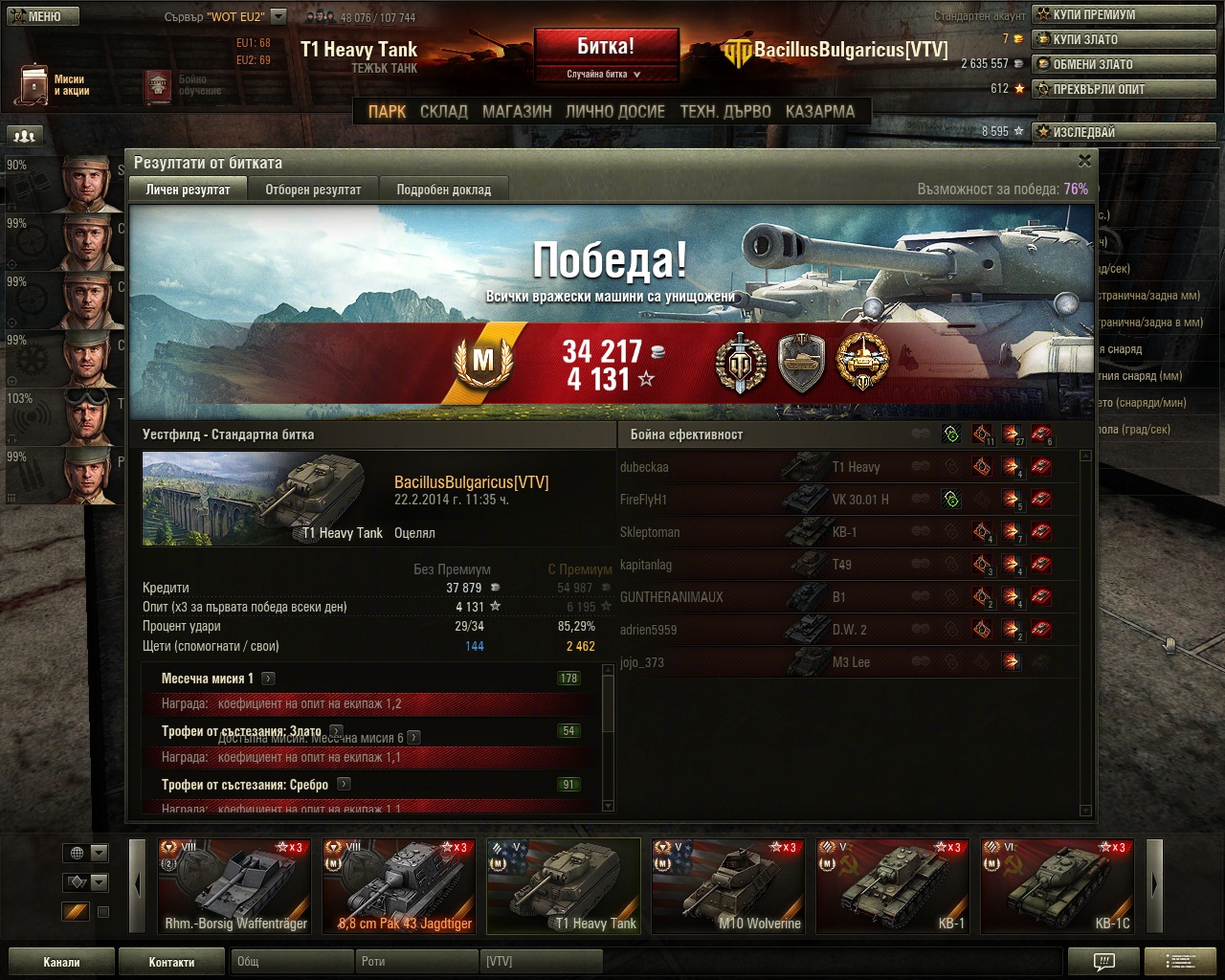Image resolution: width=1225 pixels, height=980 pixels.
Task: Open the Канали chat channels button
Action: [x=61, y=962]
